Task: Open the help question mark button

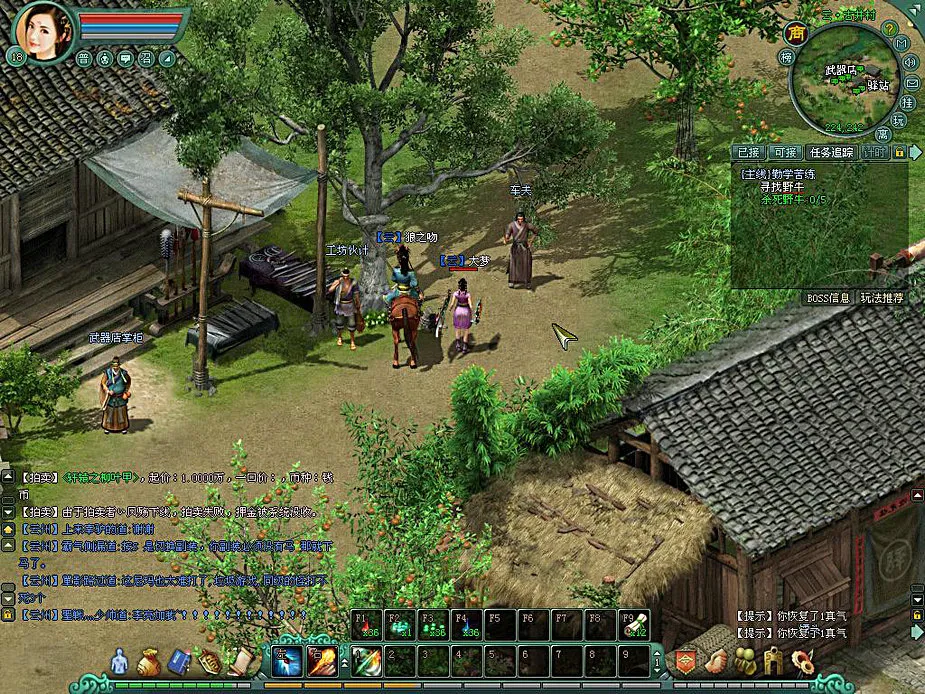Action: point(888,28)
